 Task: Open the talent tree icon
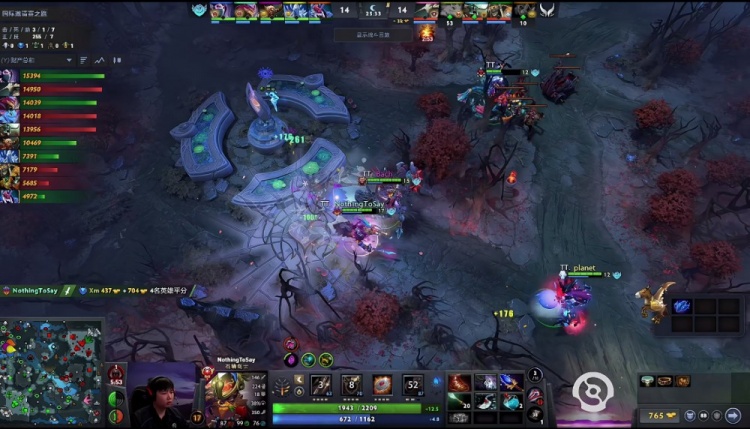283,387
